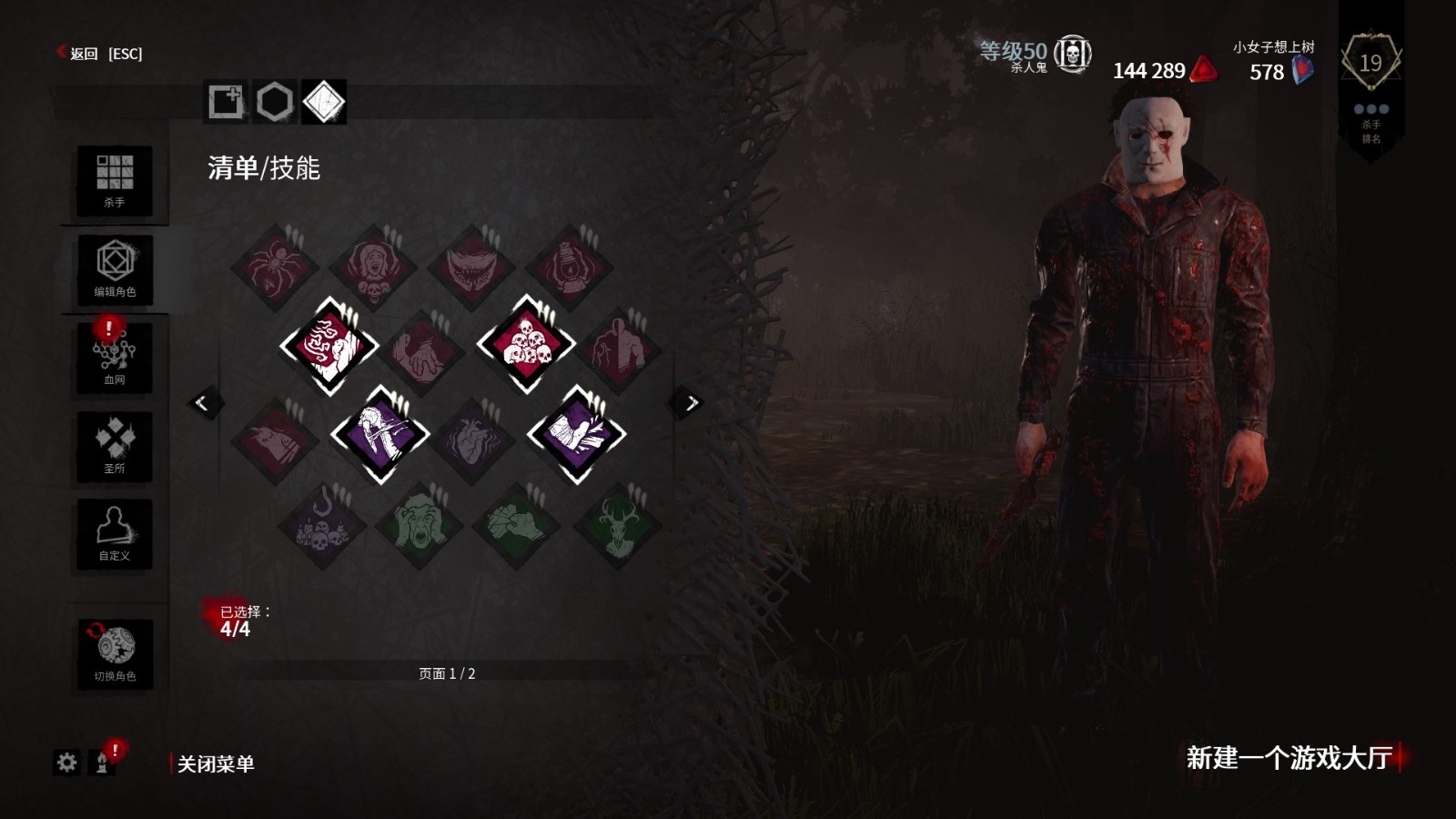Start 新建一个游戏大厅 new lobby

point(1289,757)
